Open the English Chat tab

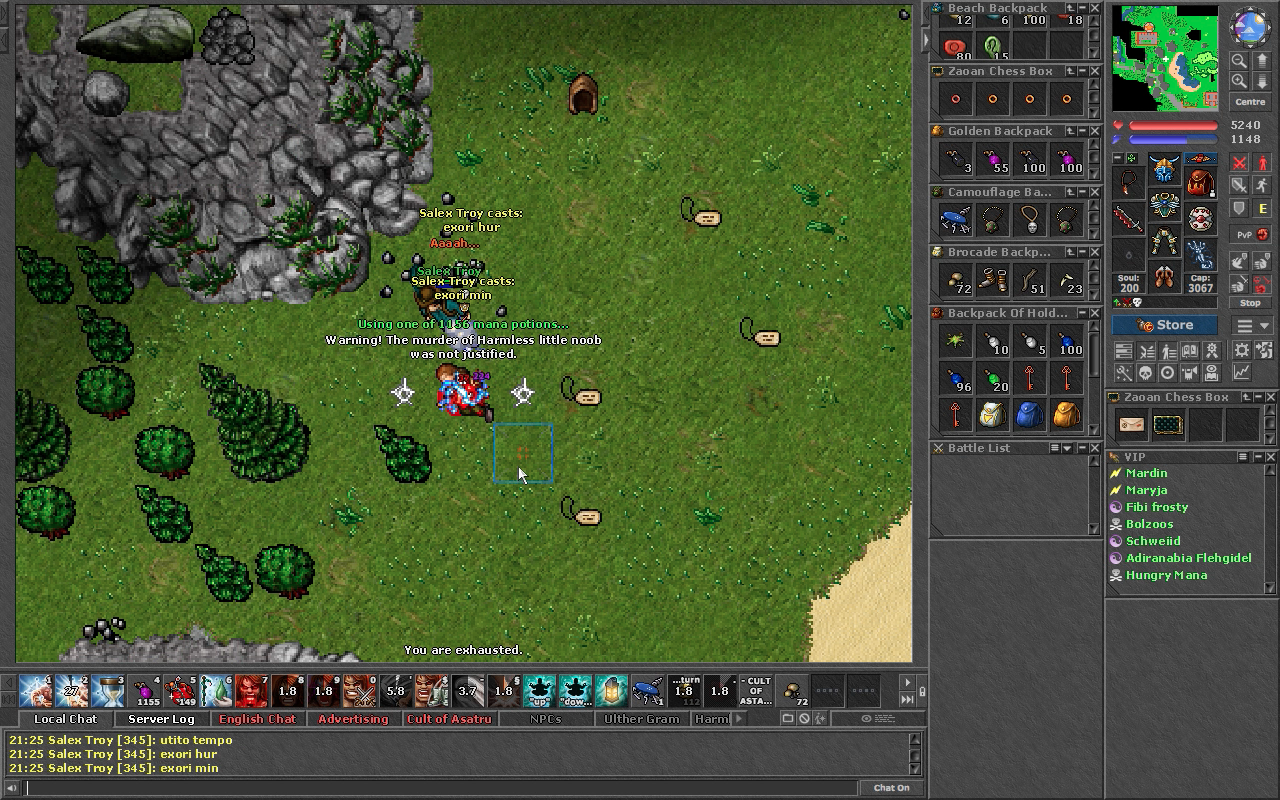click(257, 719)
